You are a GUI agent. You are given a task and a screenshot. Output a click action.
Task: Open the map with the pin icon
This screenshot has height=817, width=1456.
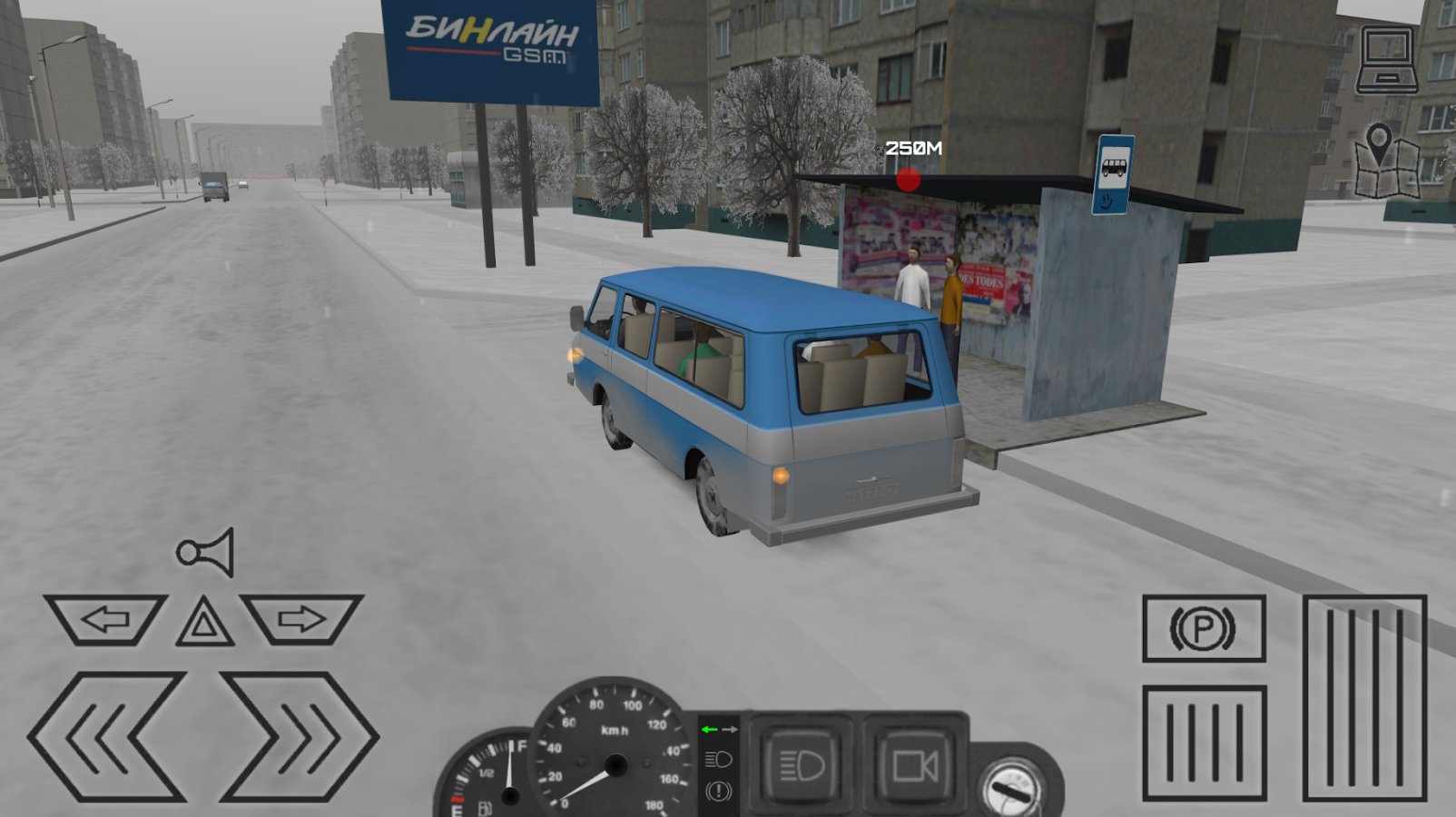(1385, 162)
